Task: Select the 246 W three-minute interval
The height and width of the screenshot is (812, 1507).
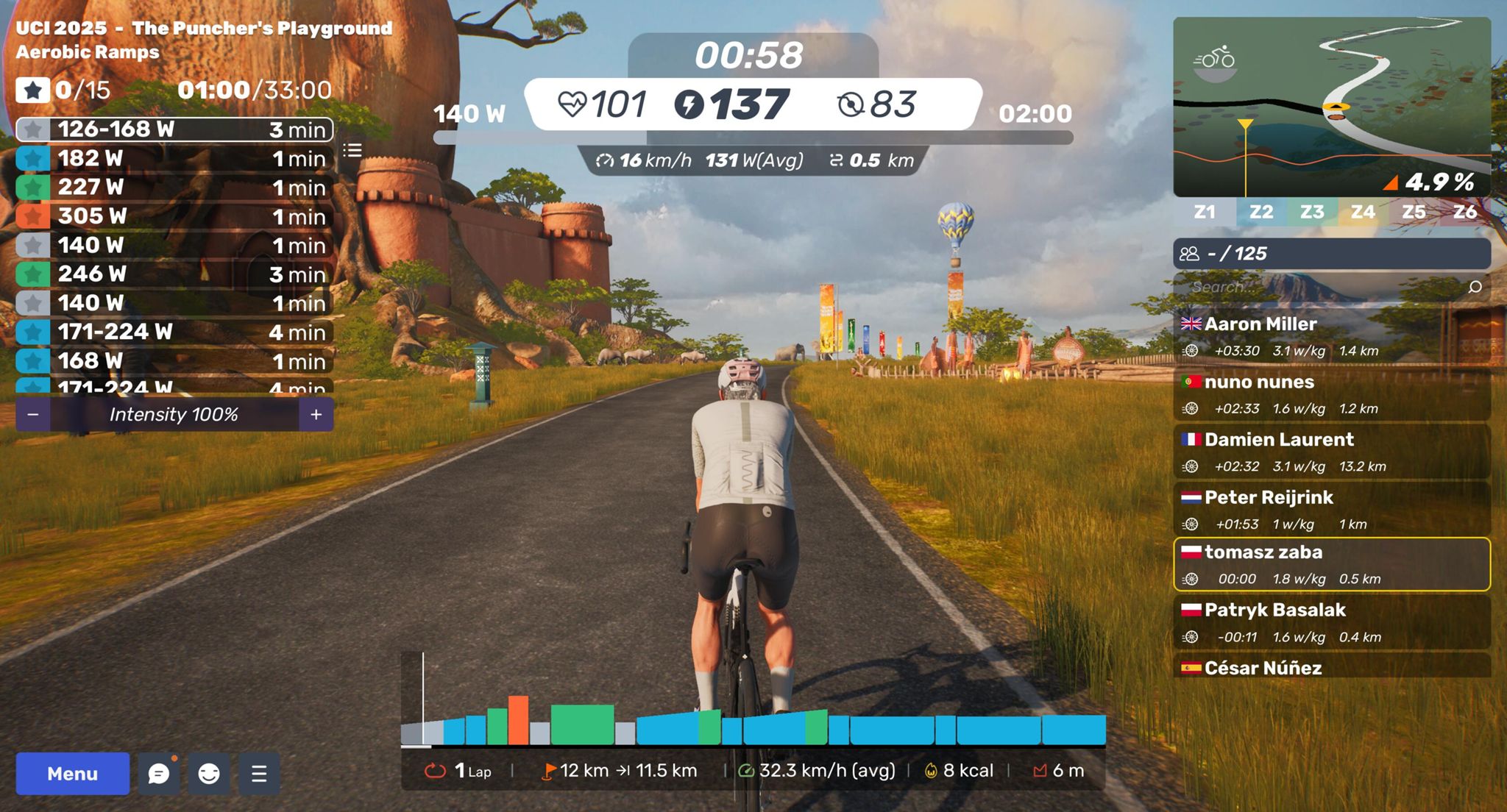Action: click(174, 274)
